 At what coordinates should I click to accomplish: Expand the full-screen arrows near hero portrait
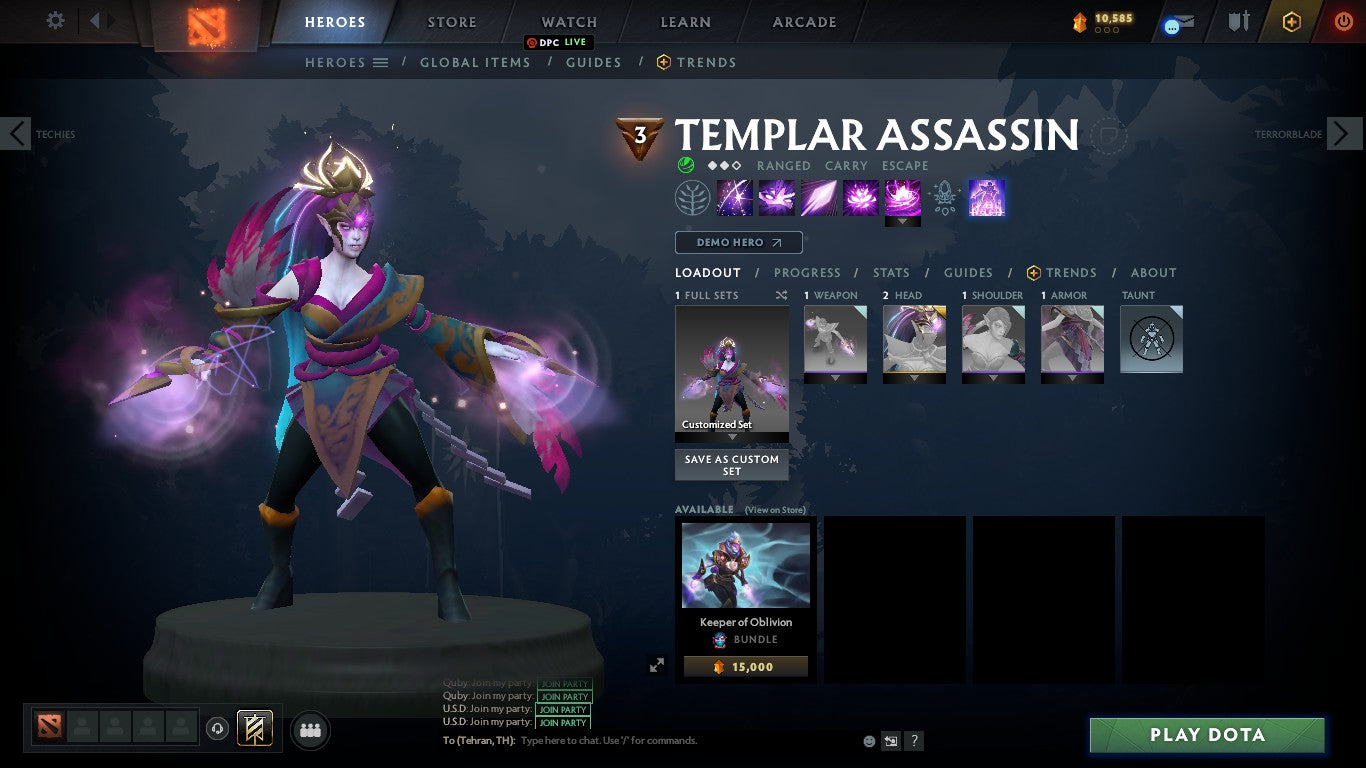click(656, 664)
